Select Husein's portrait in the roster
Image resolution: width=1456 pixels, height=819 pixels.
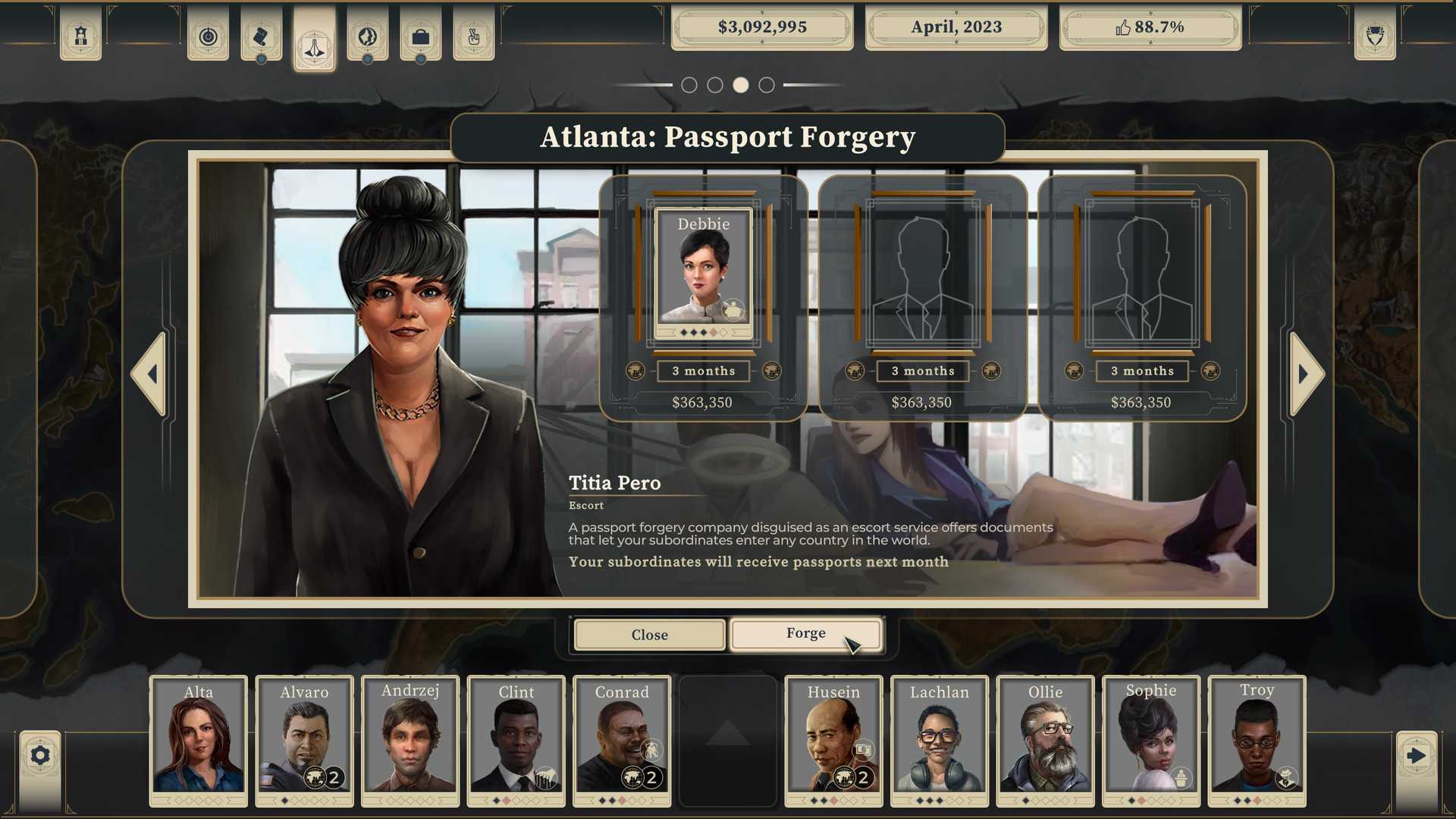click(x=833, y=739)
